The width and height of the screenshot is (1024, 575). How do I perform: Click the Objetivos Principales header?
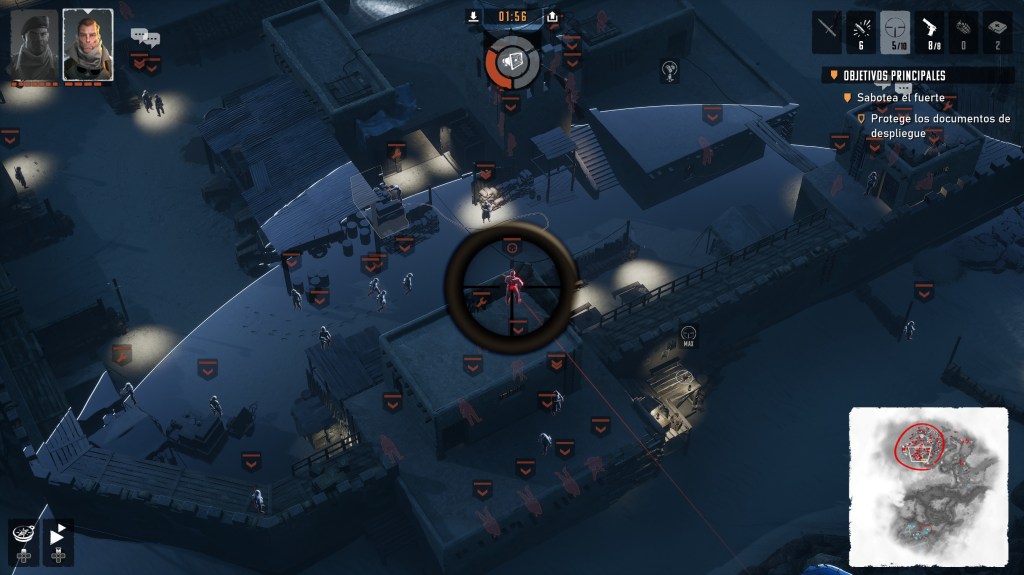click(894, 75)
